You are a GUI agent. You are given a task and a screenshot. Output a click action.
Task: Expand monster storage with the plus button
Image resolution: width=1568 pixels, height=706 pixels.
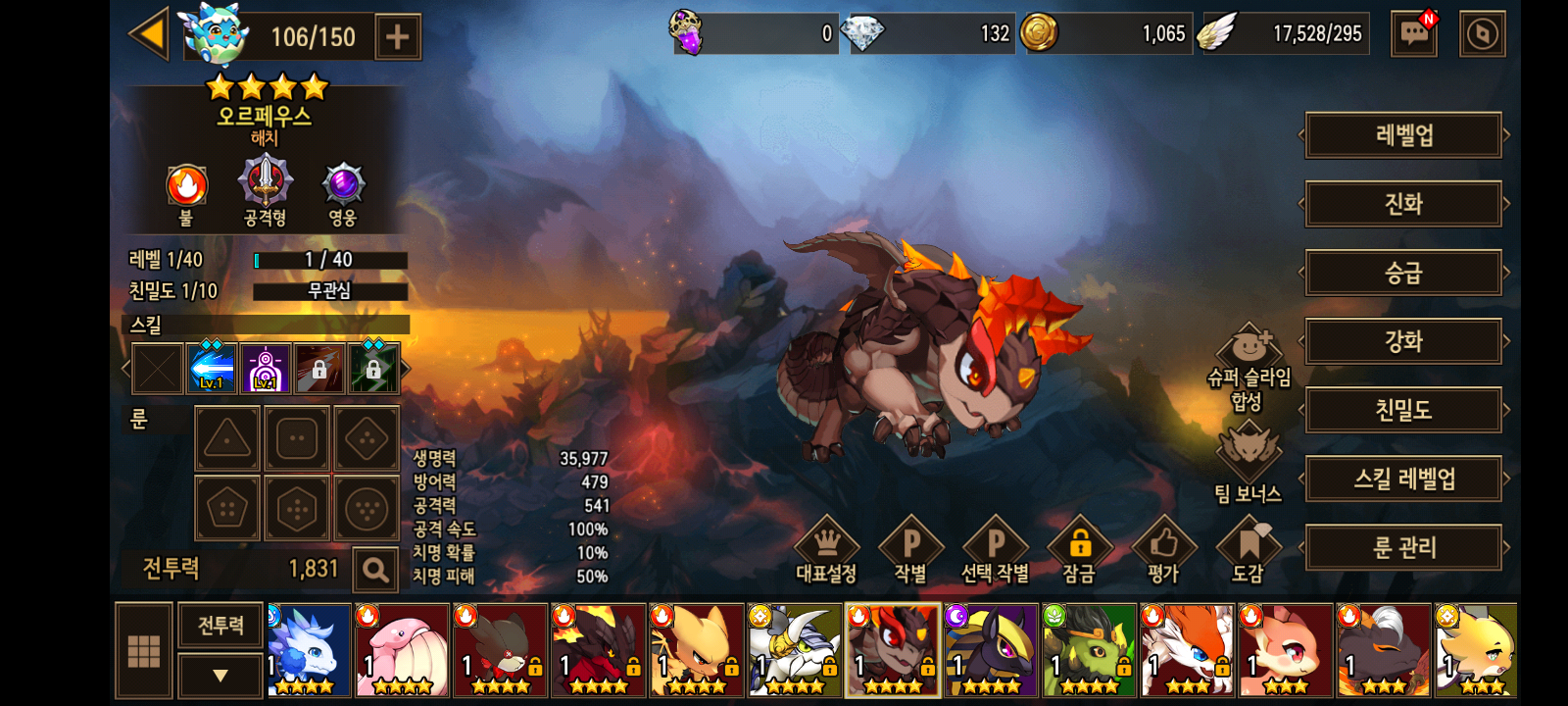coord(397,37)
